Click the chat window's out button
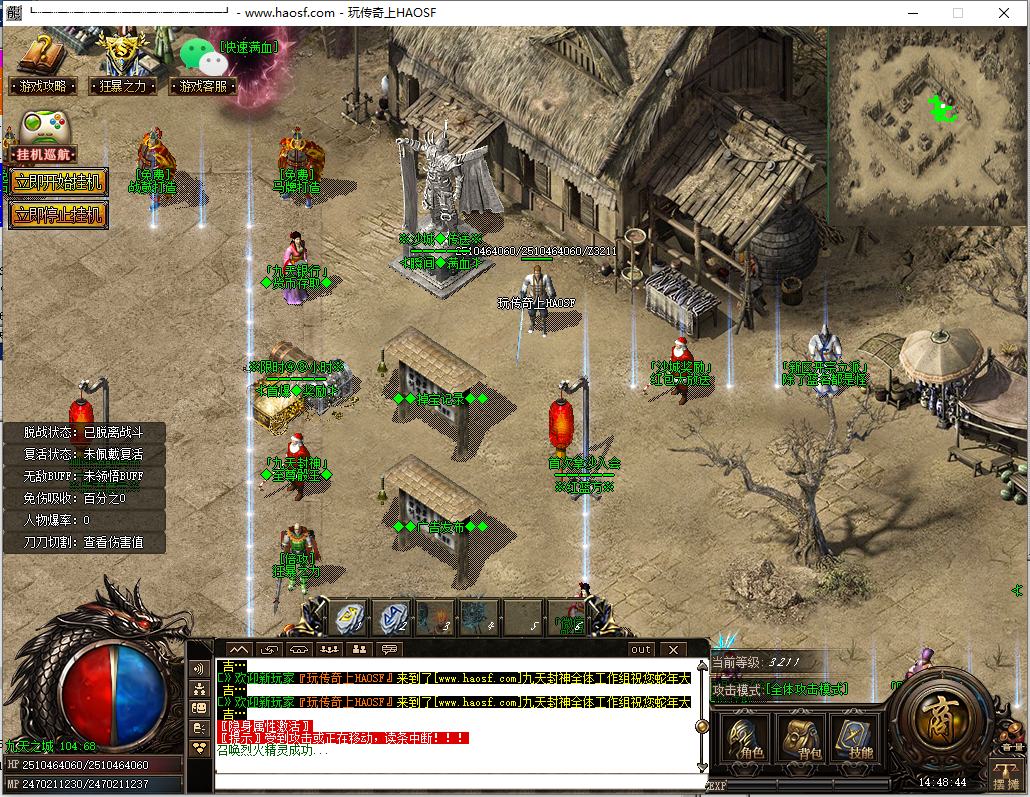 (641, 649)
